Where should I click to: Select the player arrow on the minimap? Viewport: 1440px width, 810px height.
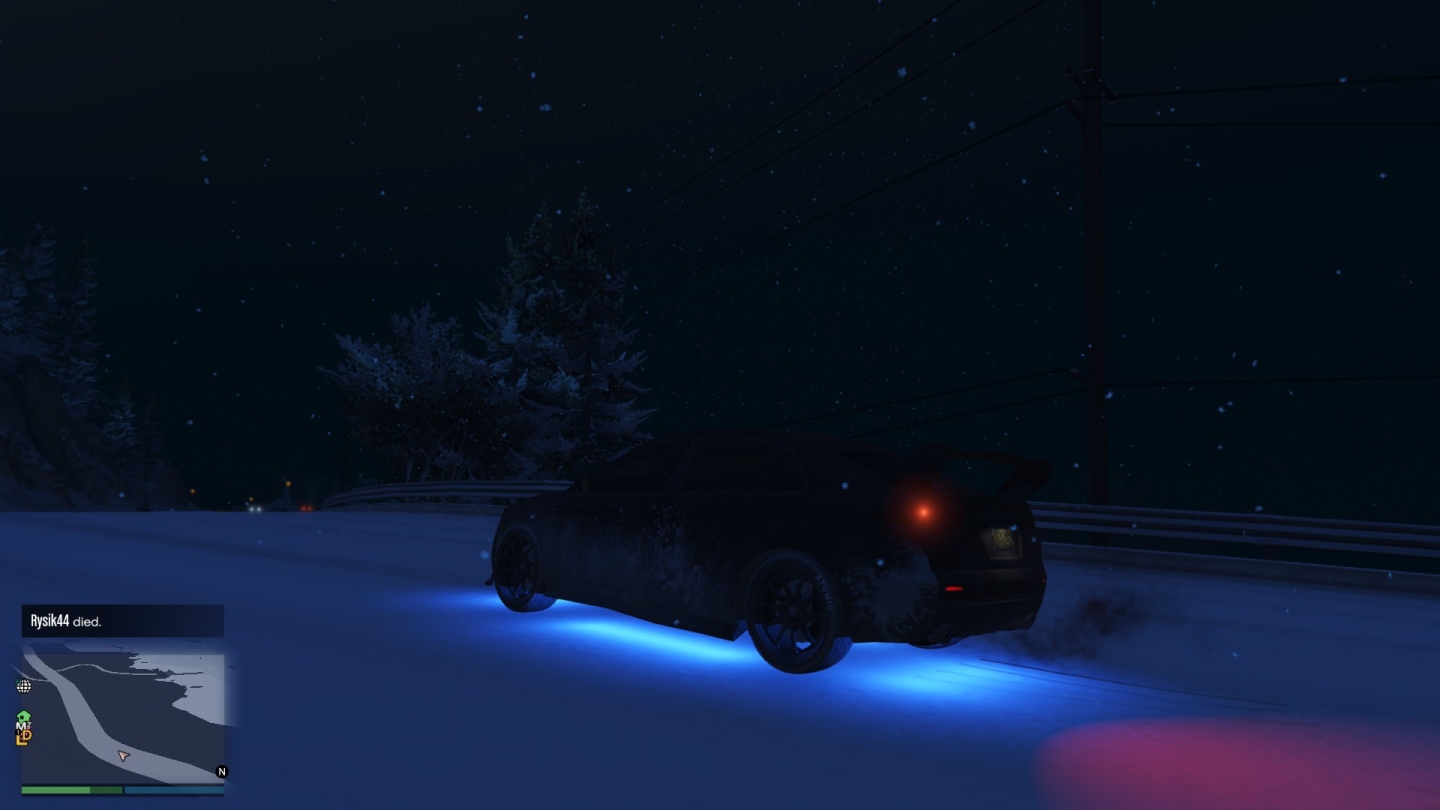point(123,756)
